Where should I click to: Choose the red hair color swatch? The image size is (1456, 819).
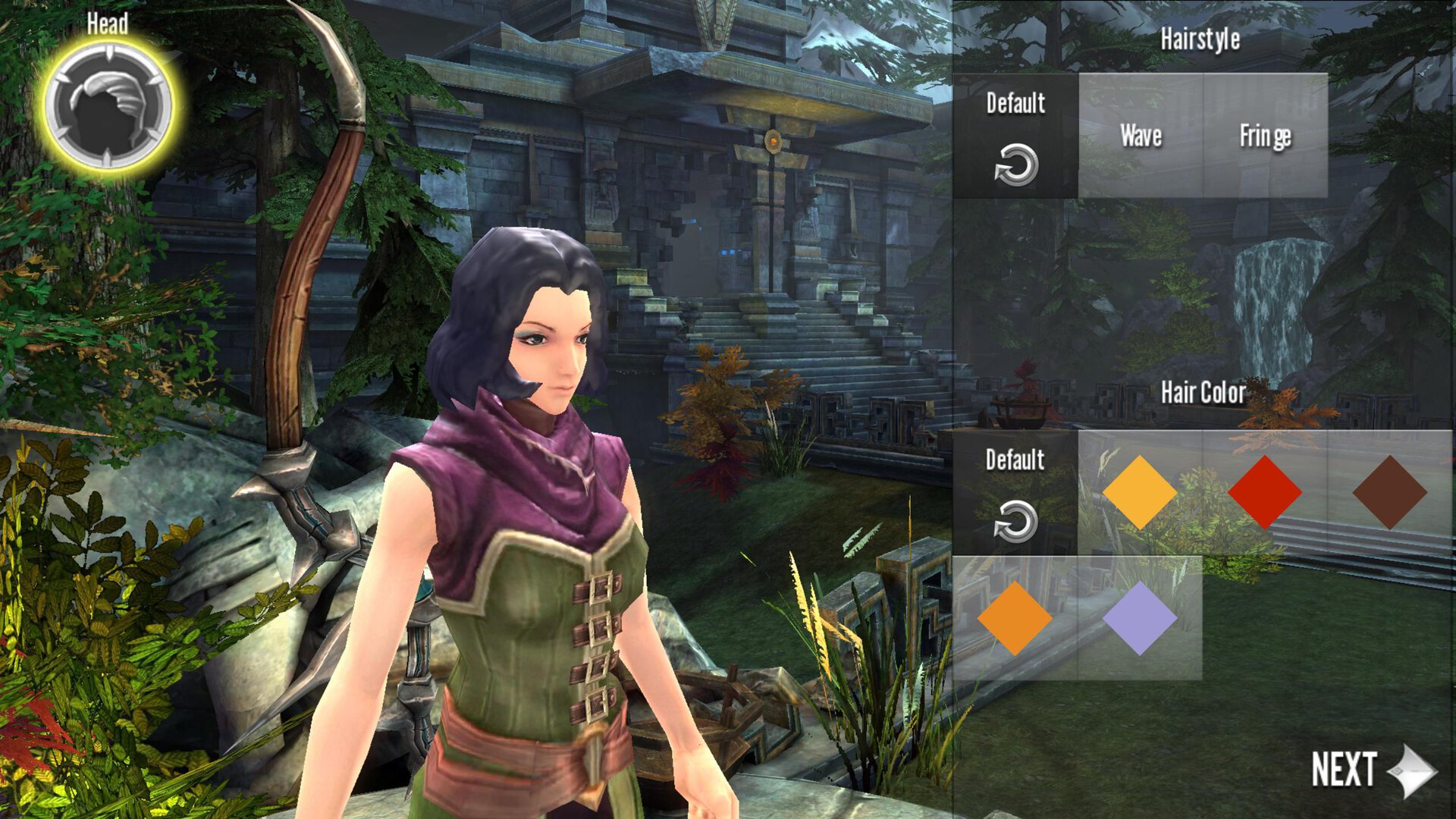pos(1264,493)
